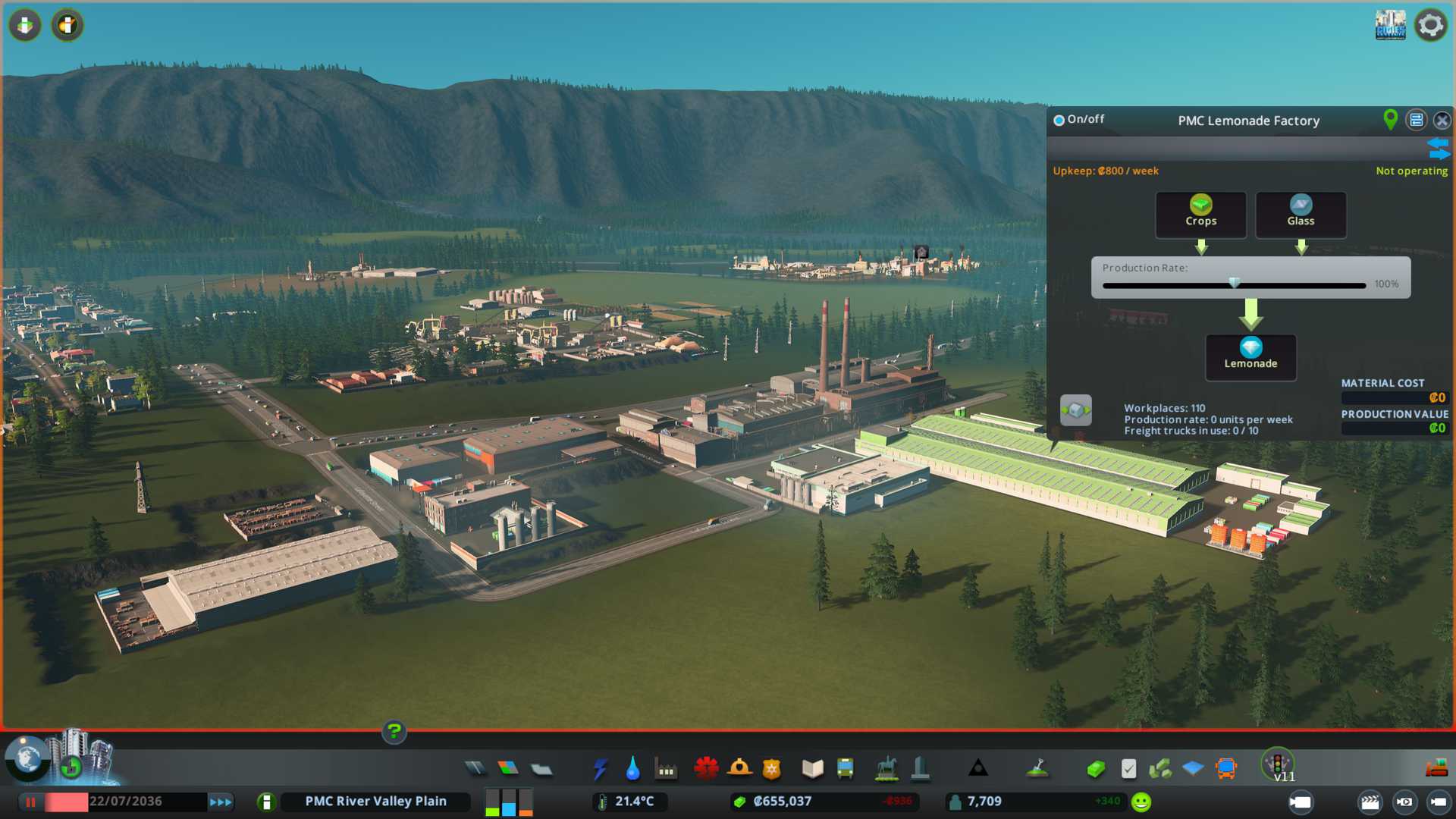Open the Zoning tool menu

point(508,769)
